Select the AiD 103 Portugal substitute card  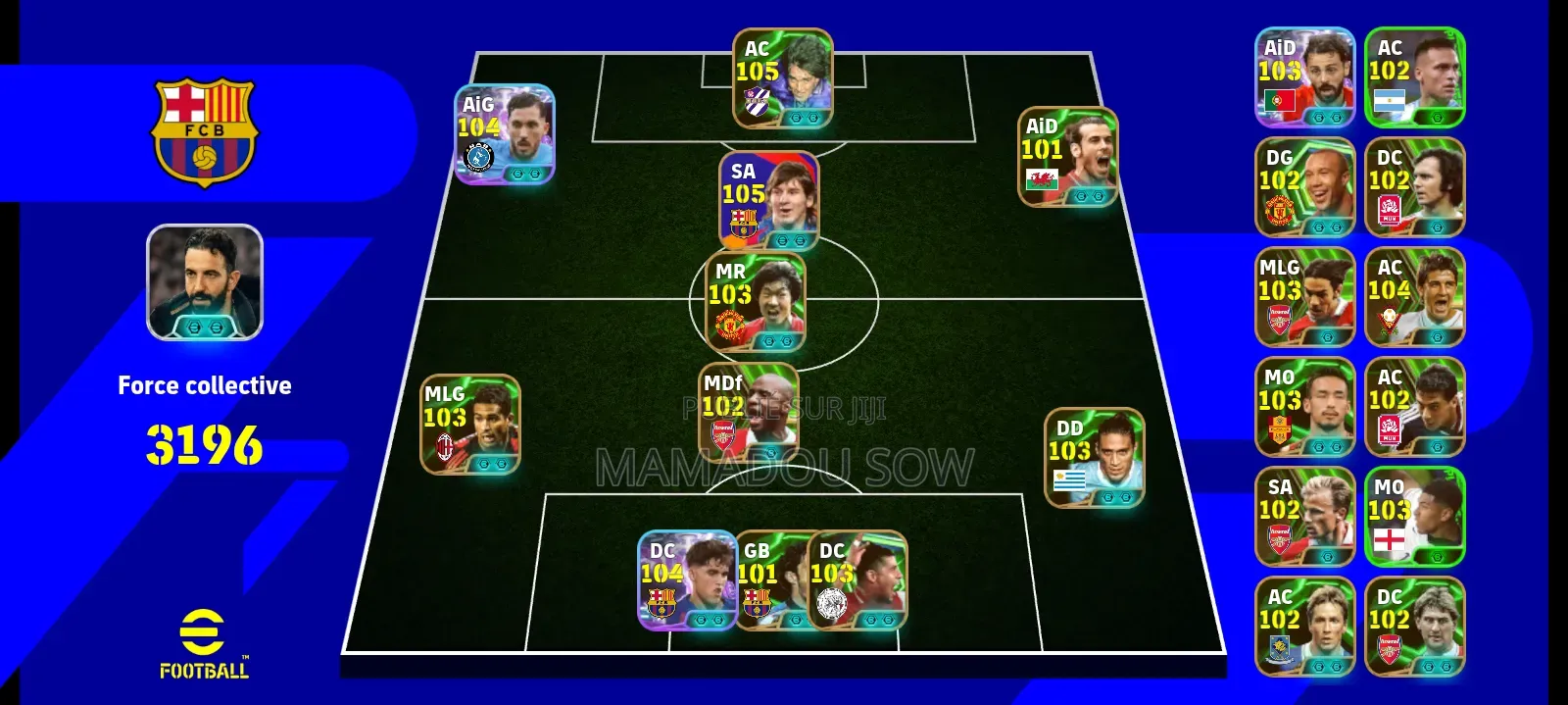[1304, 77]
